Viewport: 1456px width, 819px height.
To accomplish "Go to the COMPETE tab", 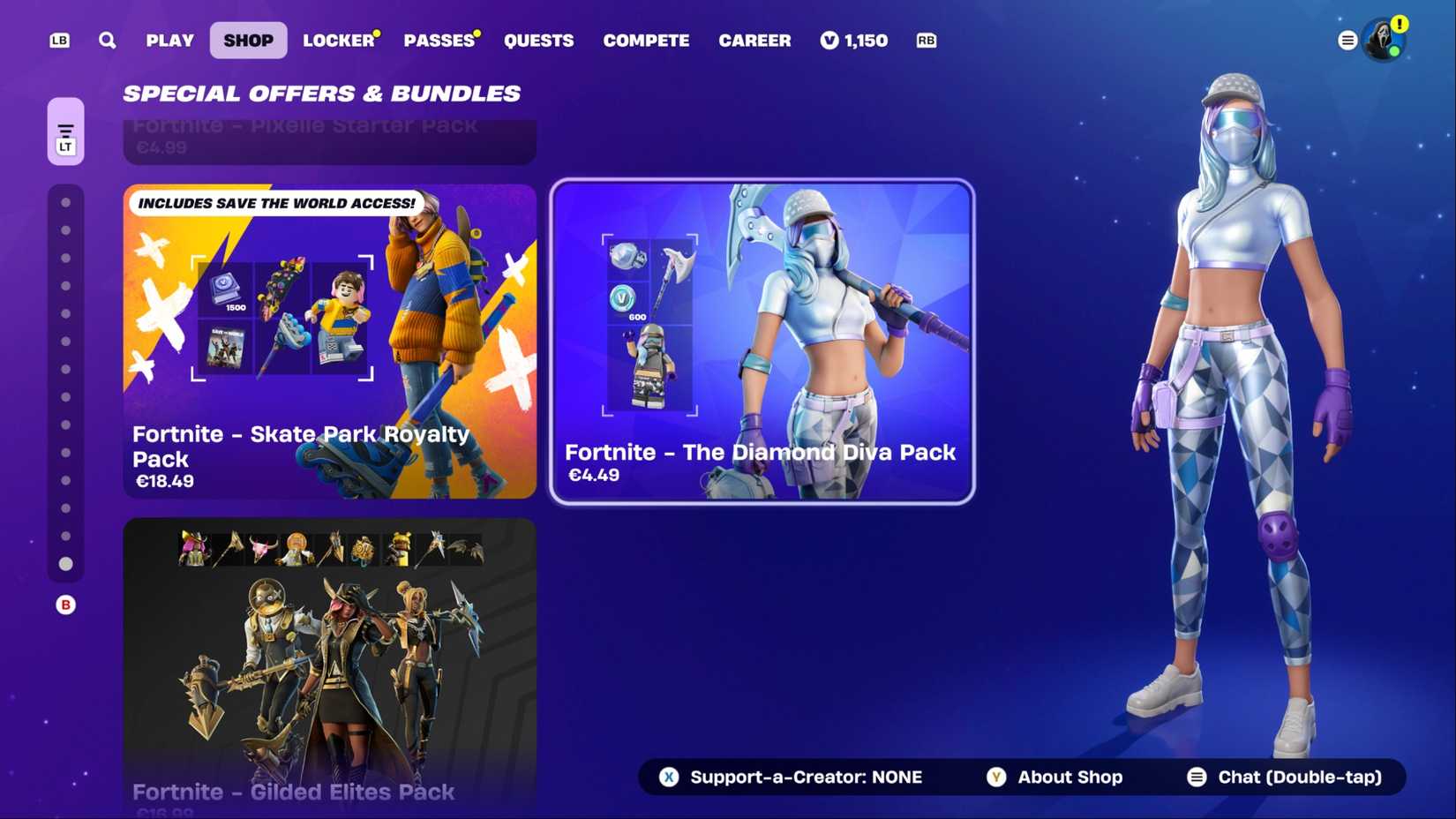I will [x=646, y=40].
